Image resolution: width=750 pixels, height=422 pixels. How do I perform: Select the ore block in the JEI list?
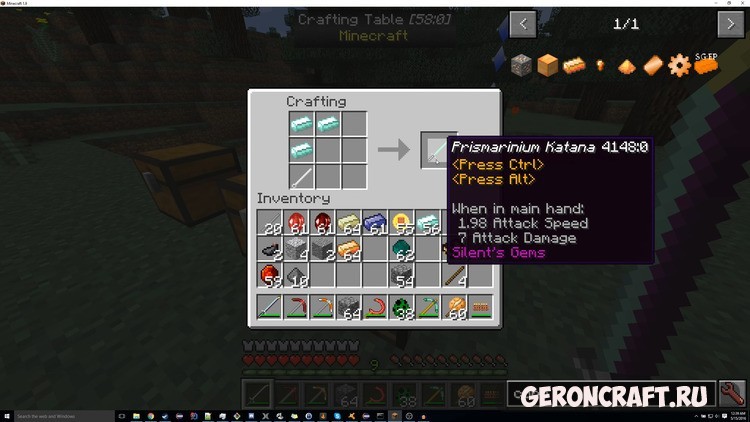(x=521, y=66)
